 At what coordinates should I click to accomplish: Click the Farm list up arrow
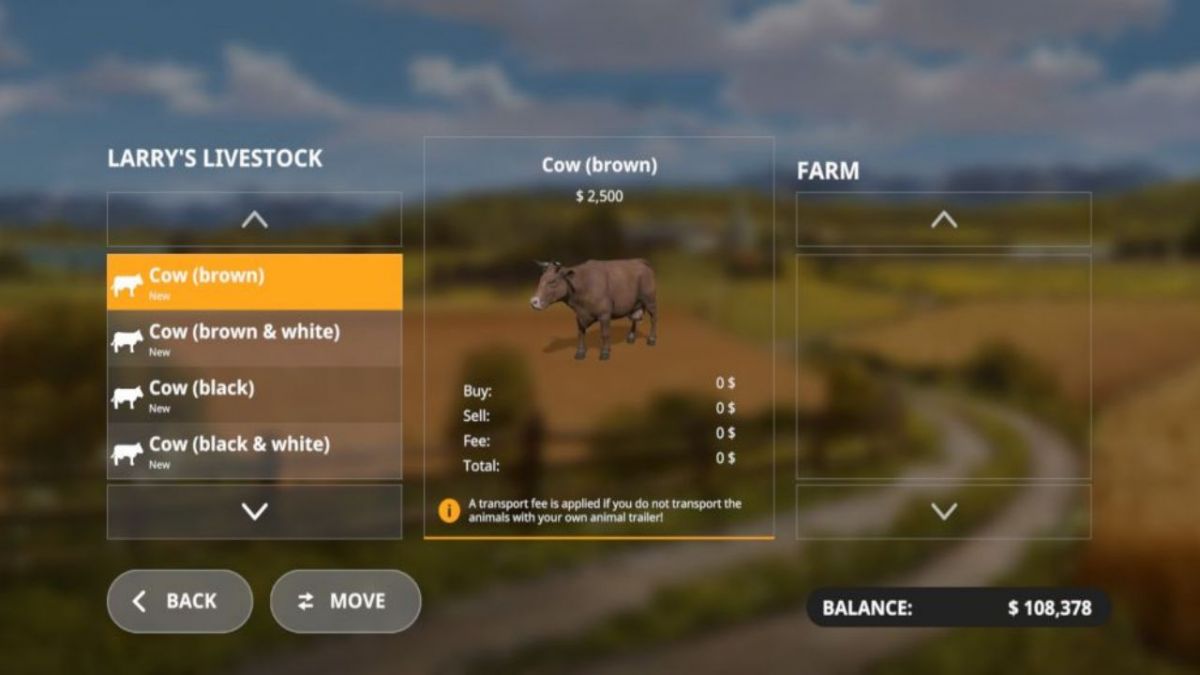[943, 219]
